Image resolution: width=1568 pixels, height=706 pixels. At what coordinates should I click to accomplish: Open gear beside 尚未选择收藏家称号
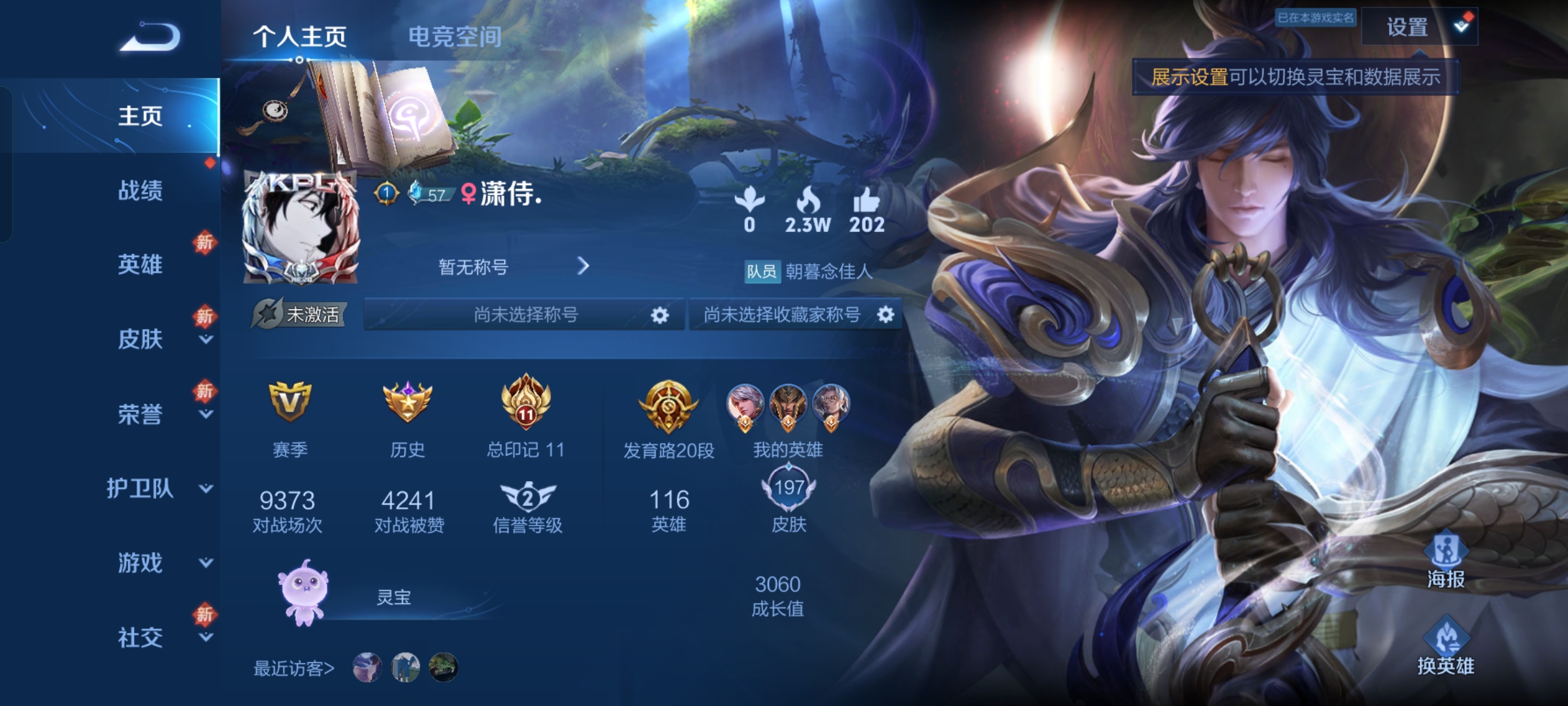pos(886,314)
